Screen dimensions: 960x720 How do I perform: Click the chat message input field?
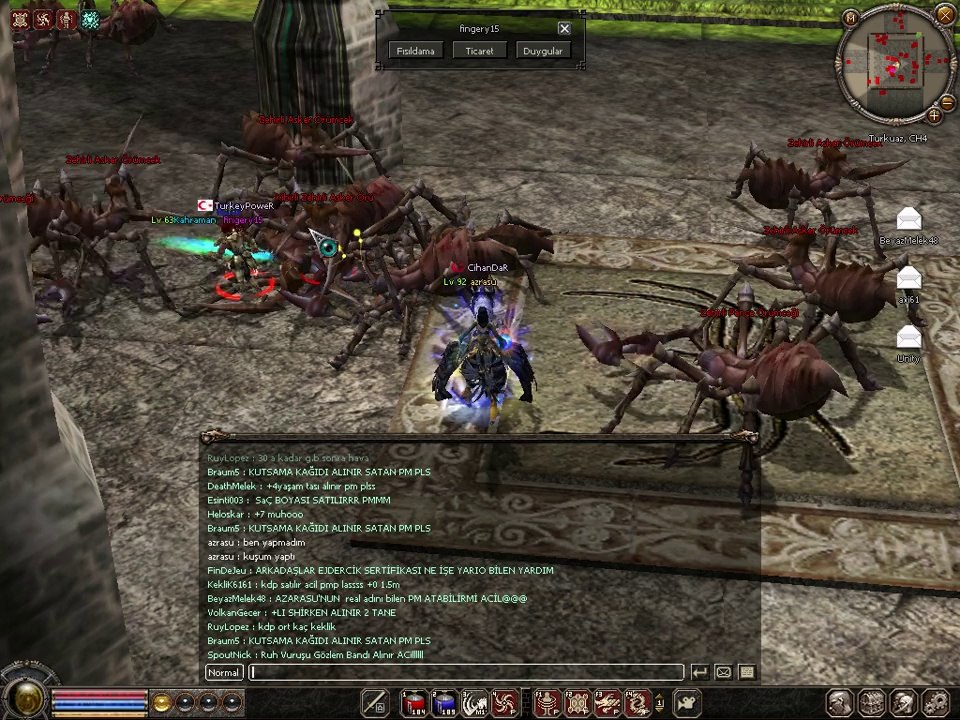click(467, 673)
